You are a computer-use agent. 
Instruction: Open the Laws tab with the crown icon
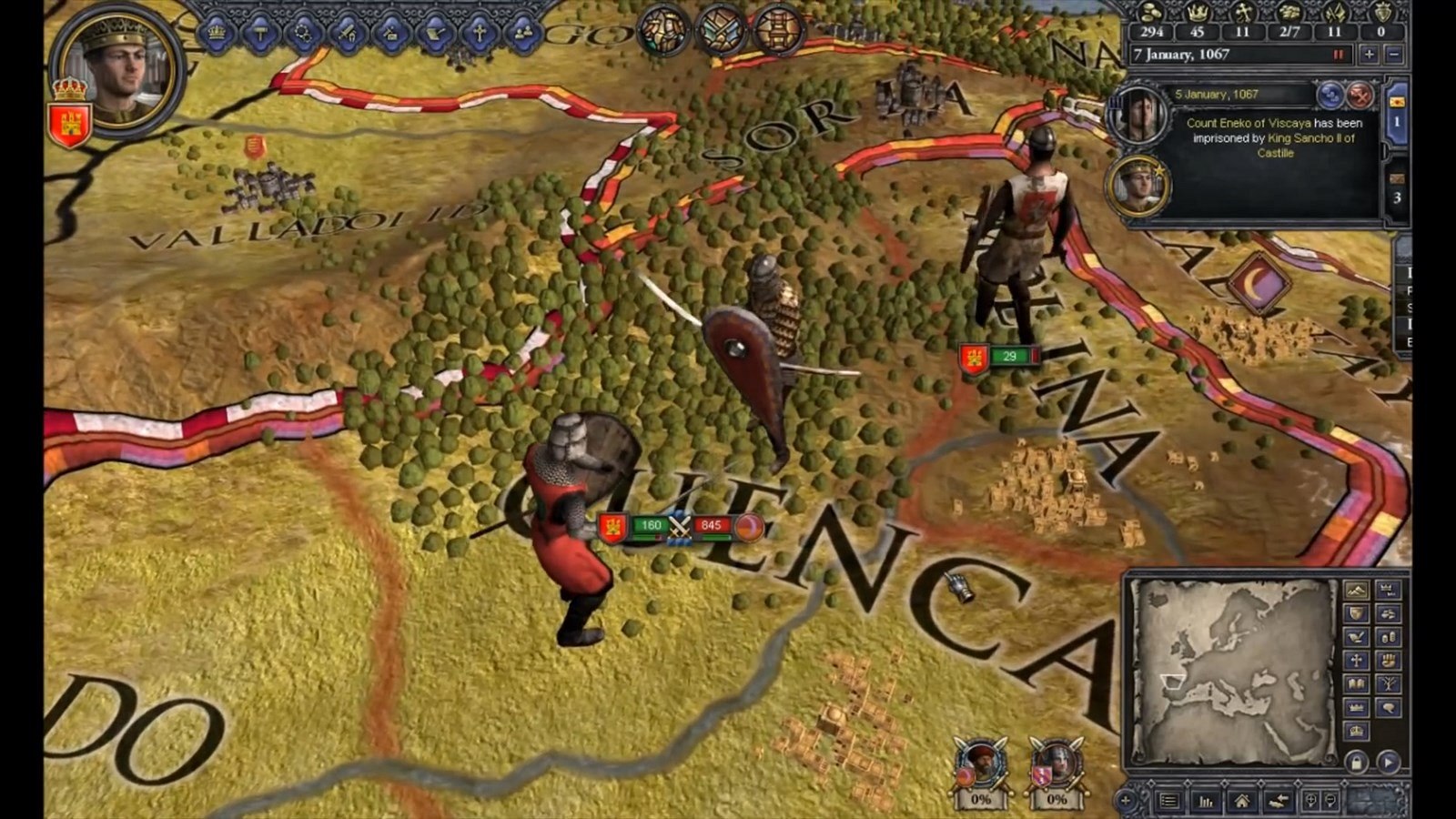tap(217, 33)
